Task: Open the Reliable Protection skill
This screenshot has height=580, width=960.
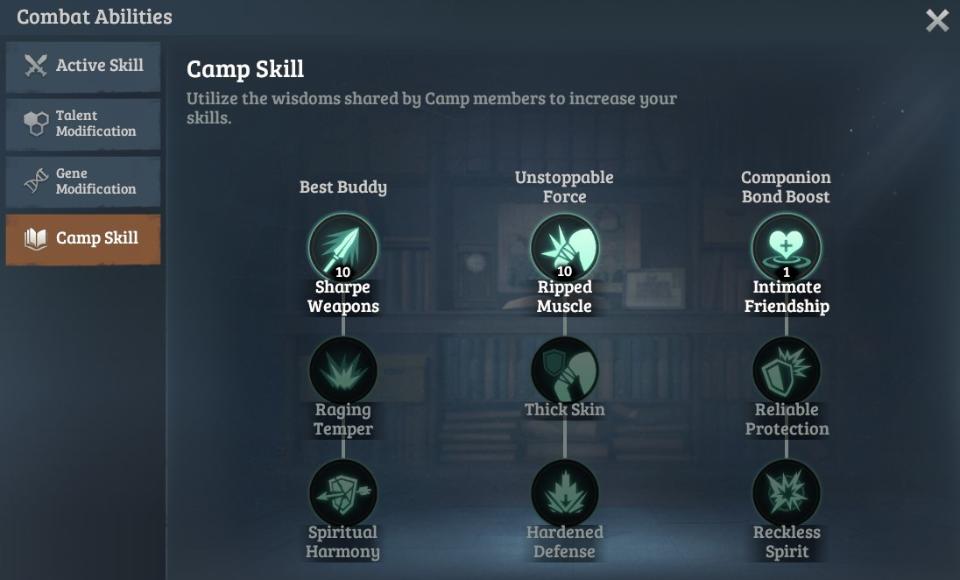Action: [x=786, y=370]
